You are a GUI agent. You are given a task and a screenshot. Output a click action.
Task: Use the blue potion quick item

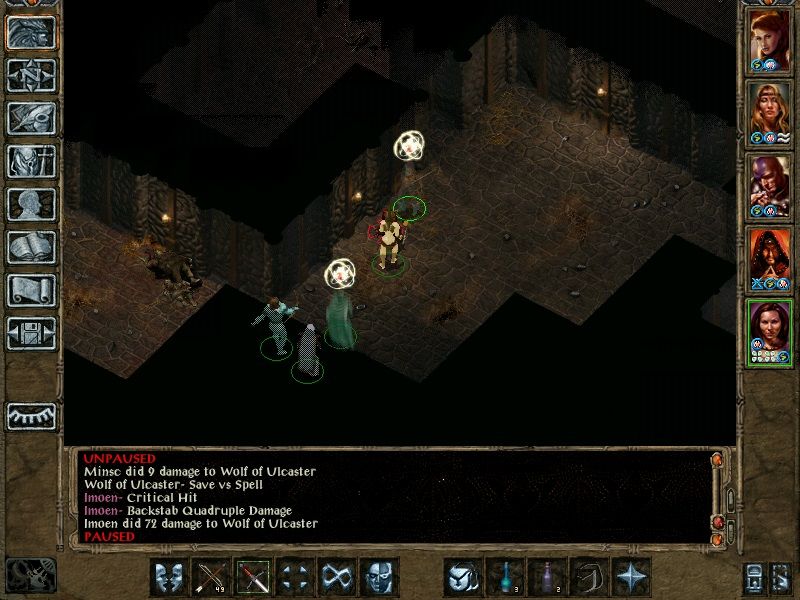click(503, 578)
